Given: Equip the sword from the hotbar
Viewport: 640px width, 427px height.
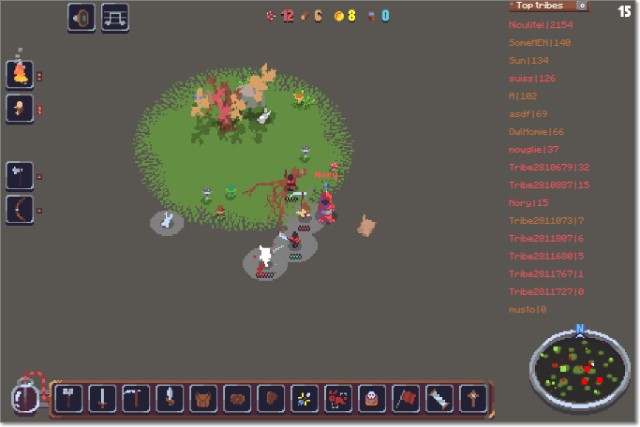Looking at the screenshot, I should pyautogui.click(x=102, y=398).
